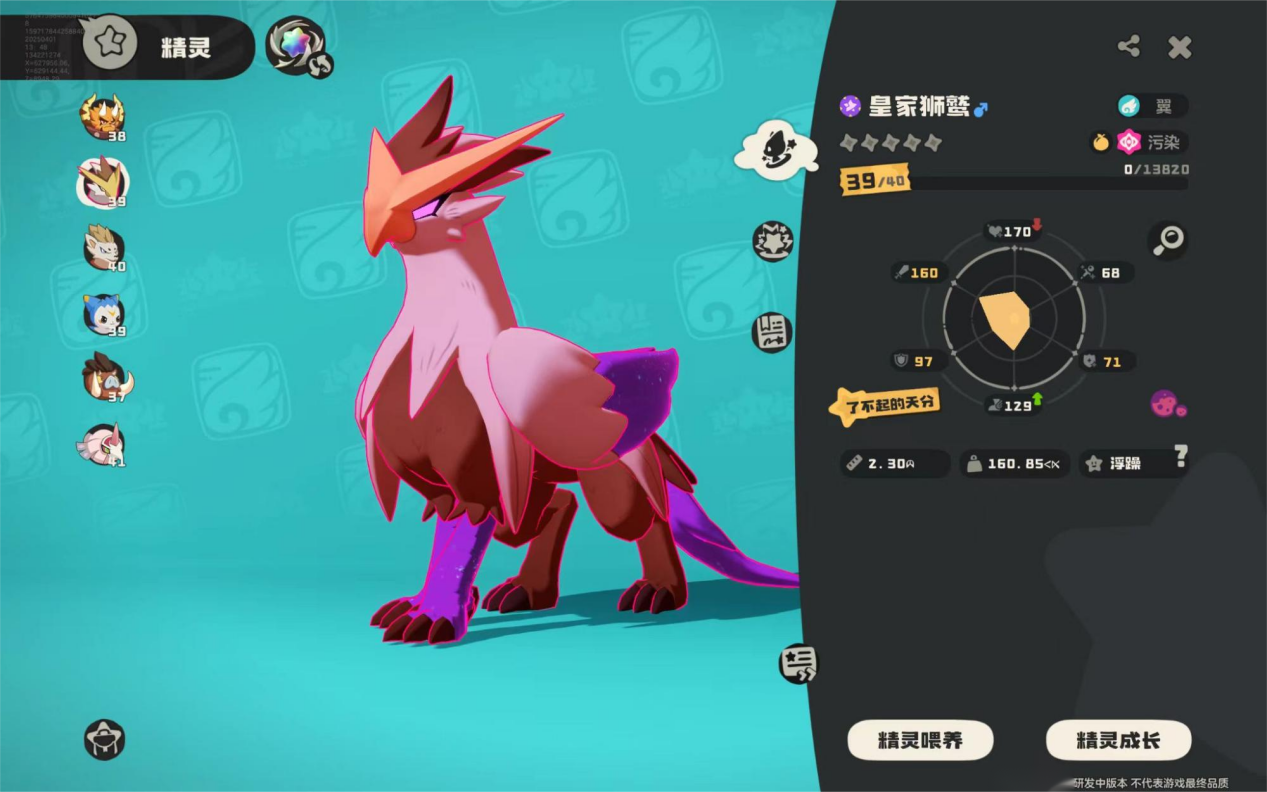1267x792 pixels.
Task: Switch to the notes page tab
Action: click(772, 333)
